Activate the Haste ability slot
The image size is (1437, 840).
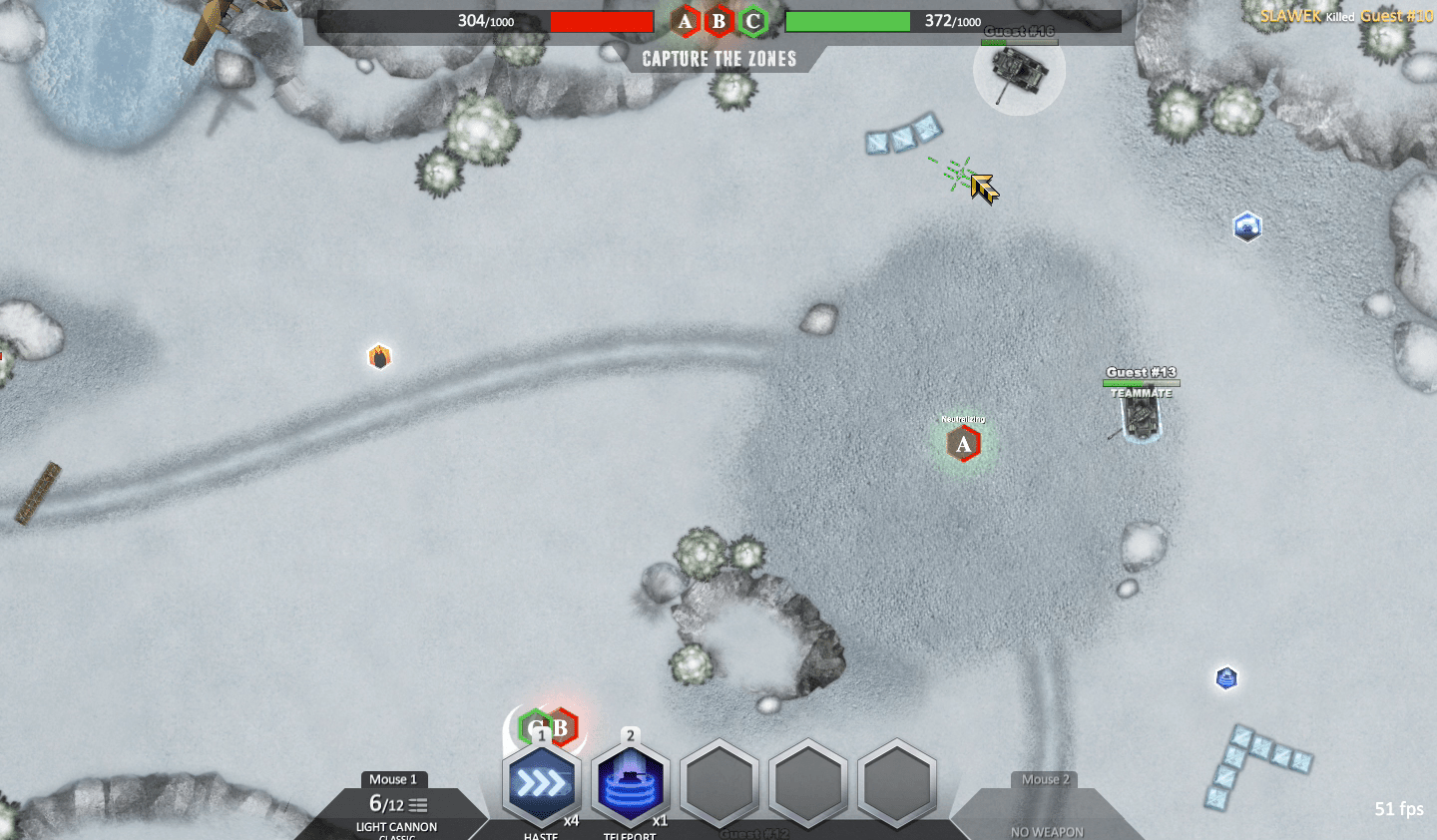(x=541, y=785)
